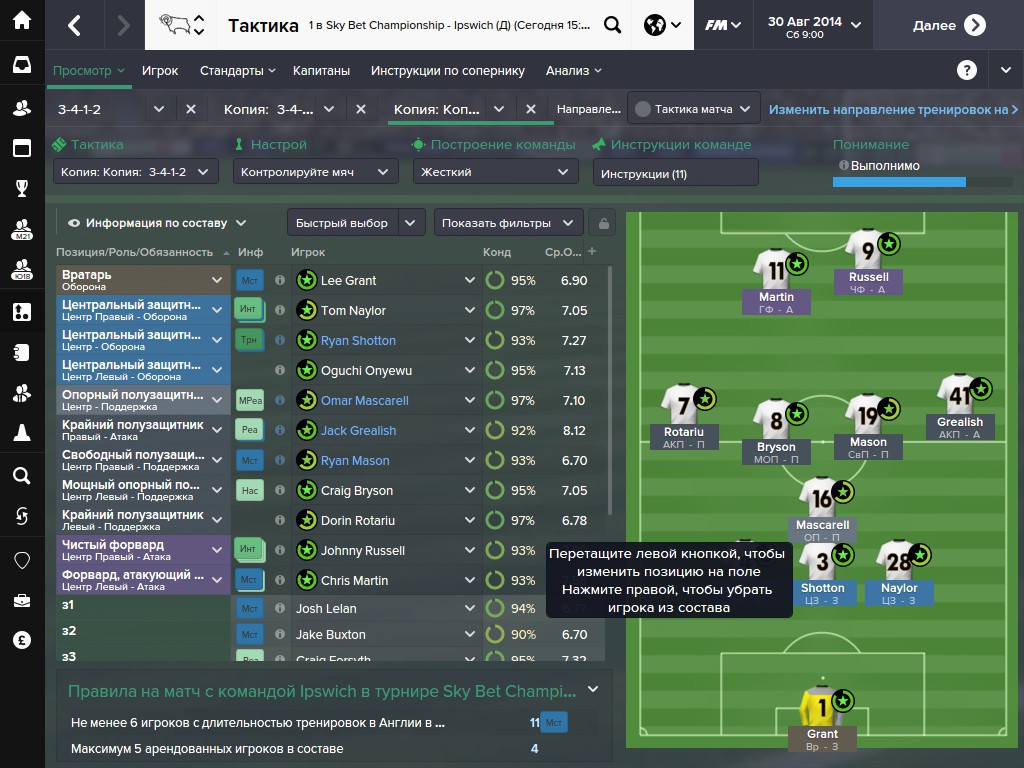Click the Далее continue button
The image size is (1024, 768).
949,25
